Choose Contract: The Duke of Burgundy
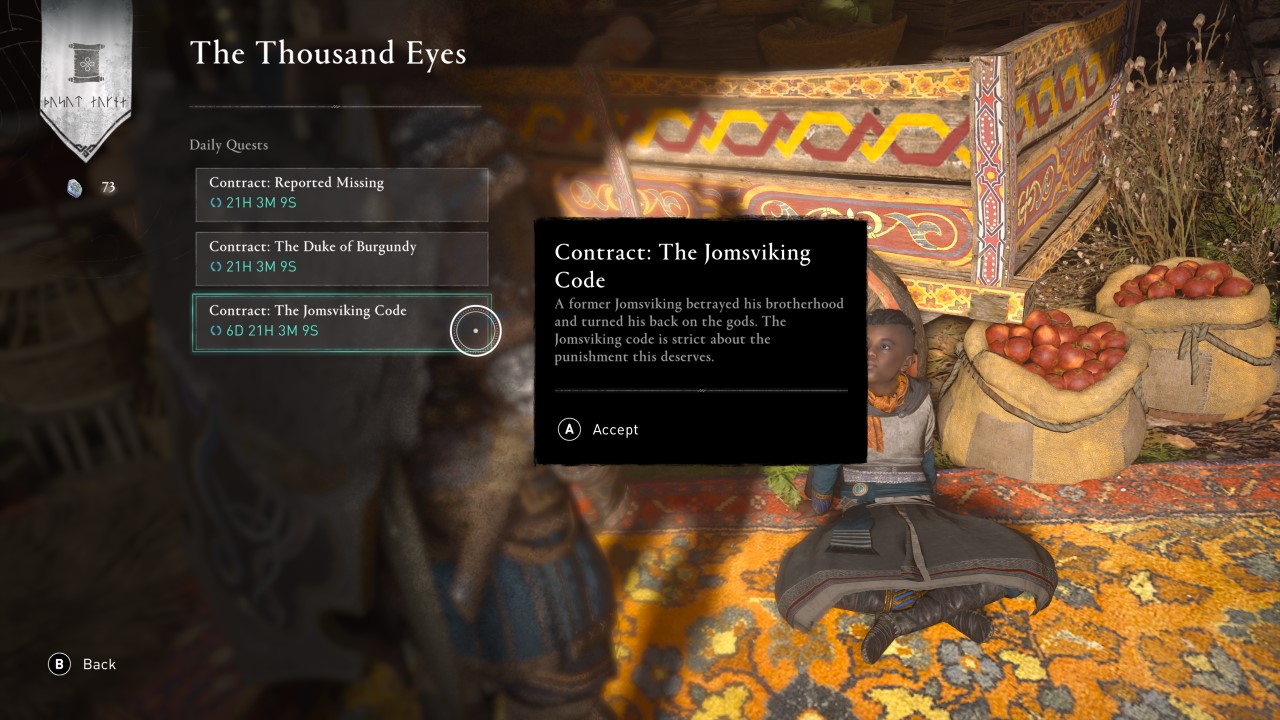Image resolution: width=1280 pixels, height=720 pixels. click(x=341, y=258)
